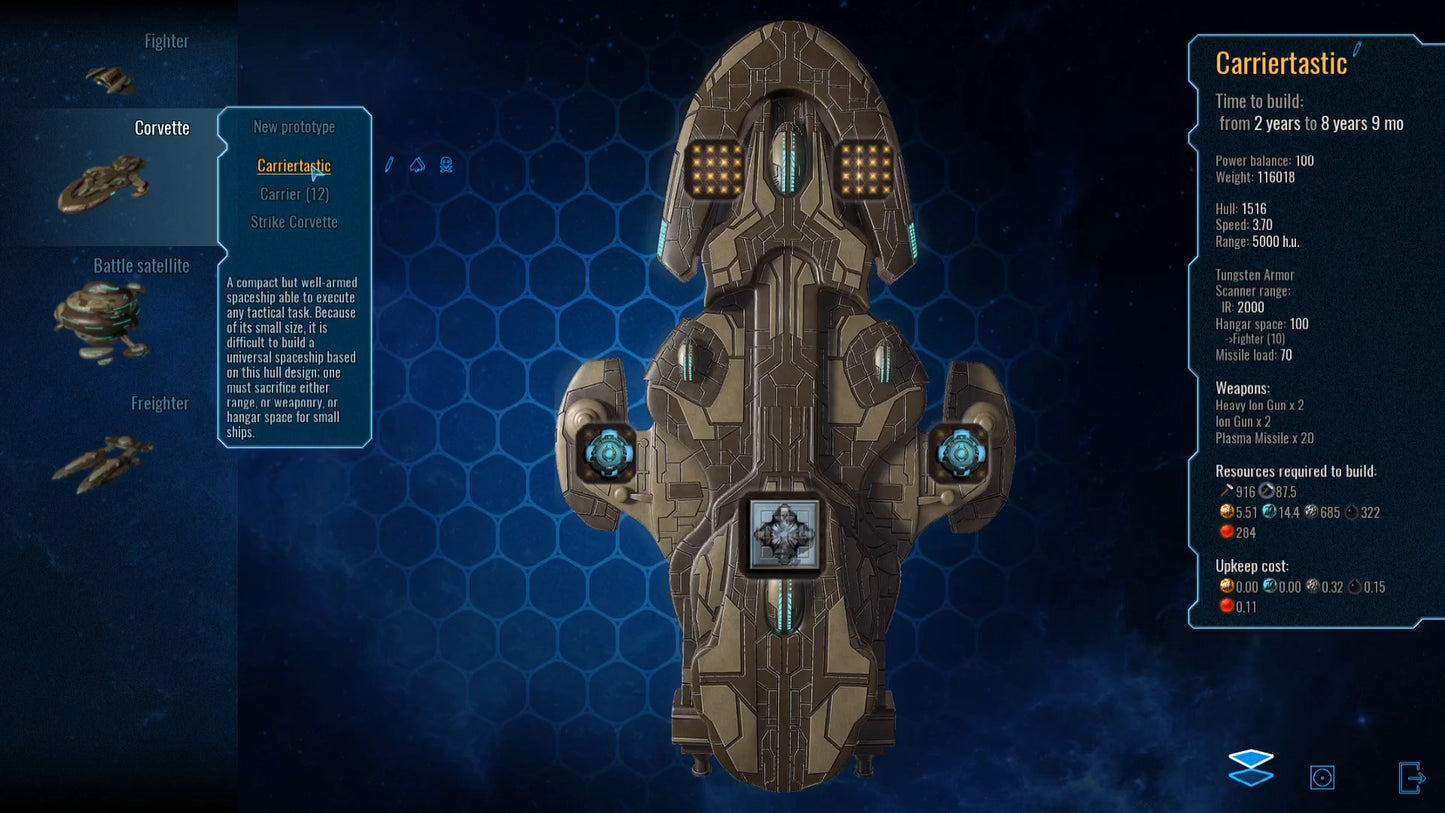Select the pencil rename icon beside prototype list

tap(388, 165)
